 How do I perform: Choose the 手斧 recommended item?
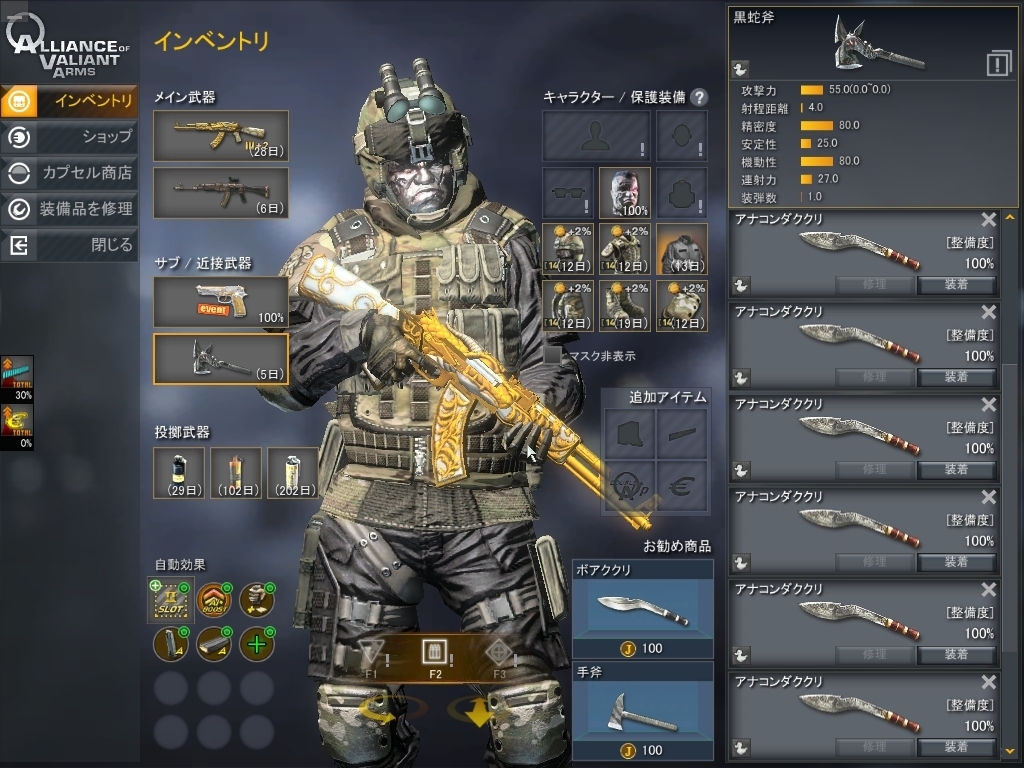[x=642, y=710]
